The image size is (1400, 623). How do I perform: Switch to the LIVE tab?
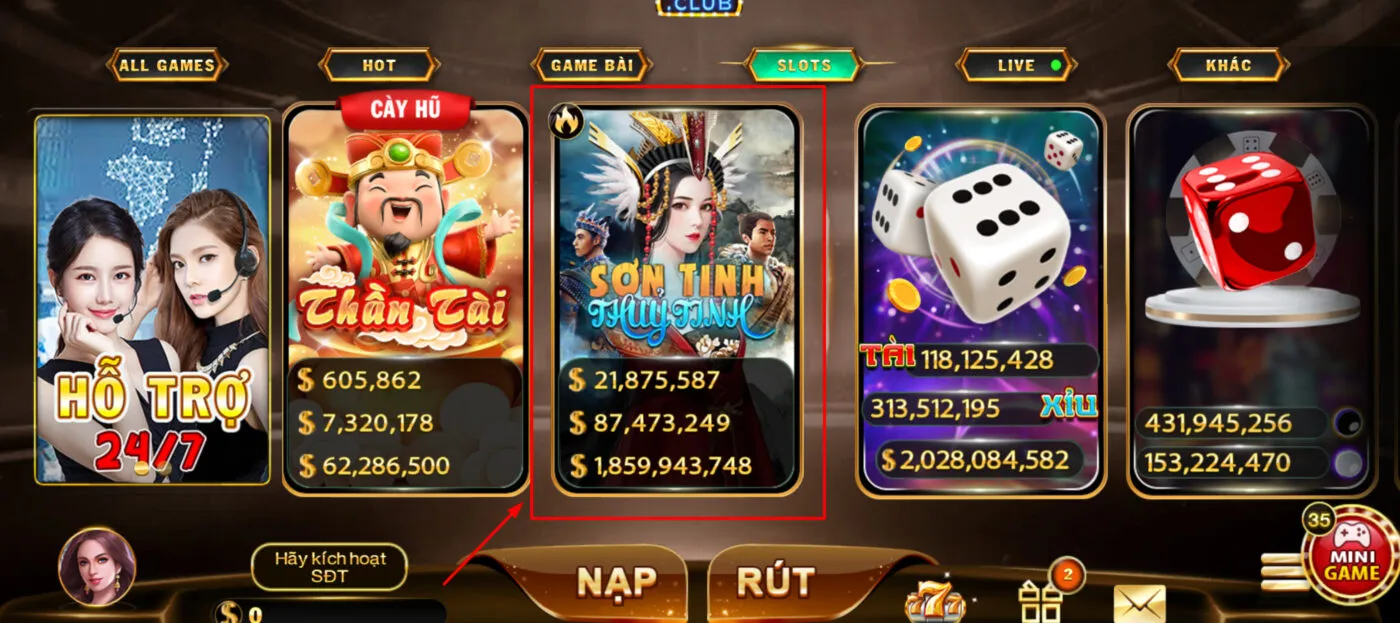[1017, 66]
